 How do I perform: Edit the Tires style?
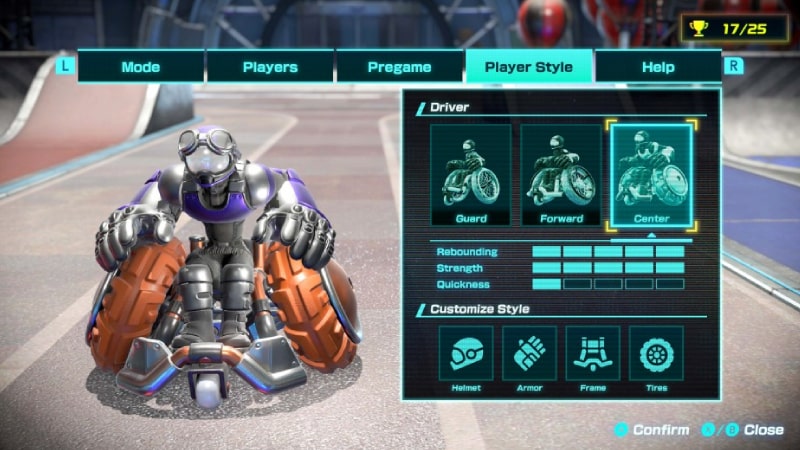[656, 354]
